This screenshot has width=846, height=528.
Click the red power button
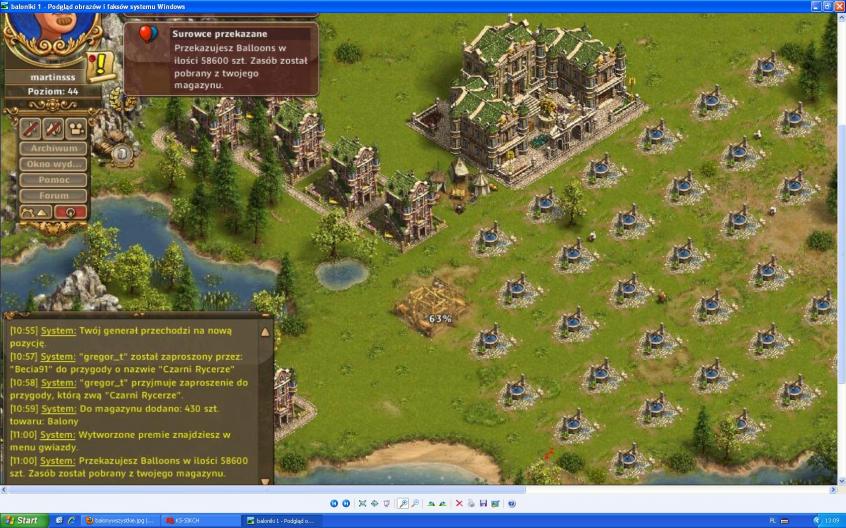70,212
